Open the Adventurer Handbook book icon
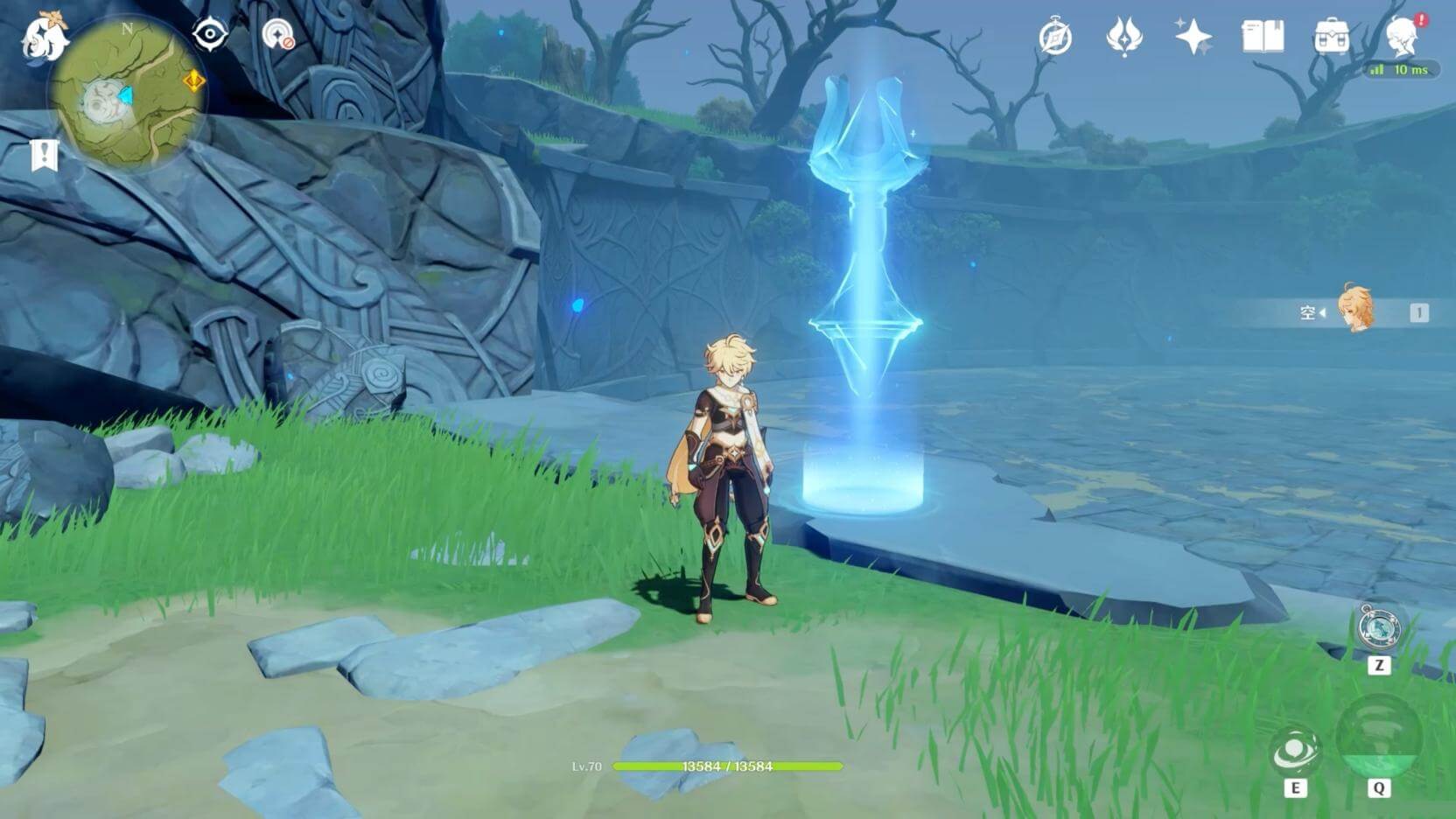 pyautogui.click(x=1263, y=38)
